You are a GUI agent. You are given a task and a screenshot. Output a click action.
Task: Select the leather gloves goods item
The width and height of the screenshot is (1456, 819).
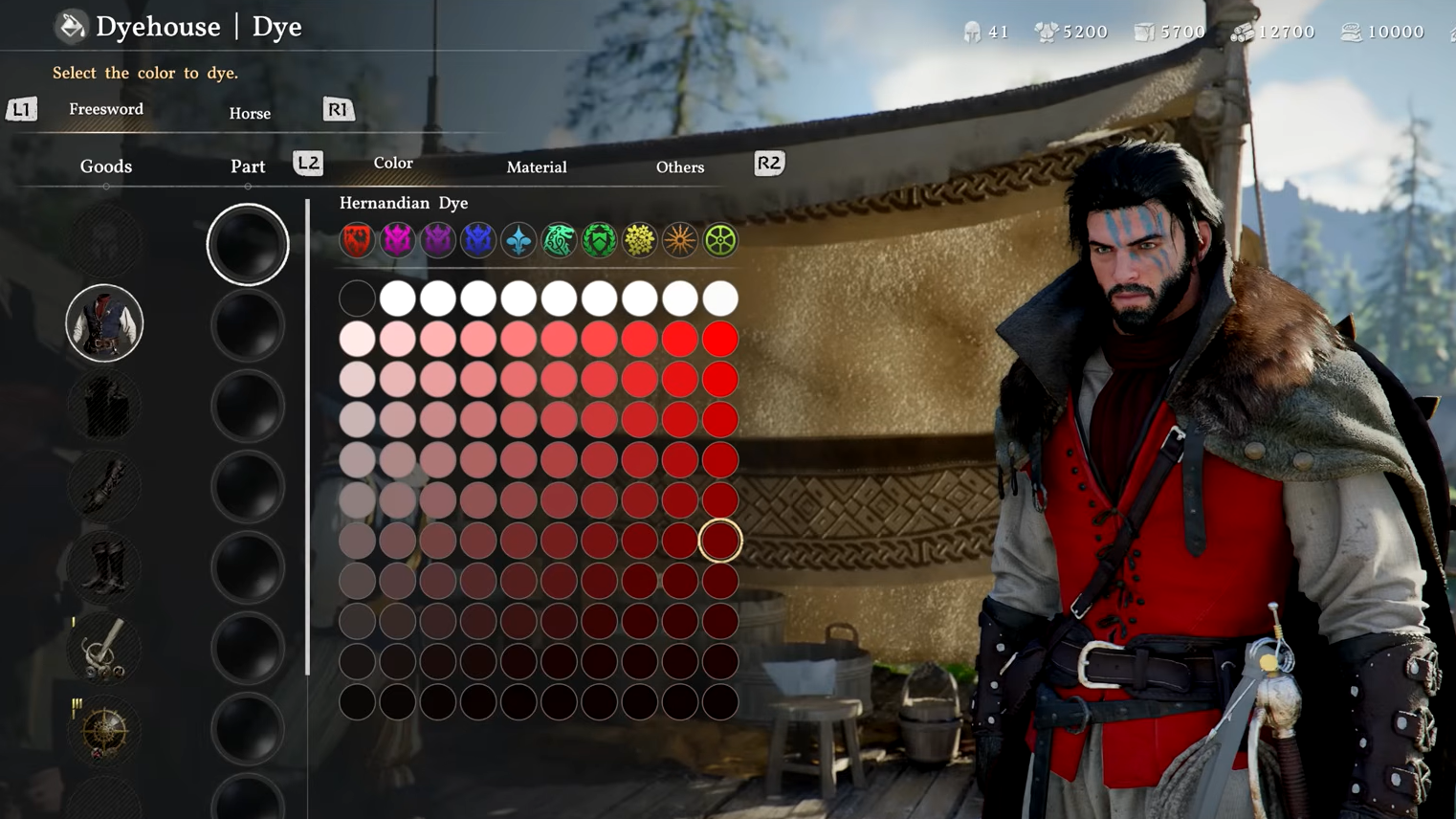click(x=104, y=486)
